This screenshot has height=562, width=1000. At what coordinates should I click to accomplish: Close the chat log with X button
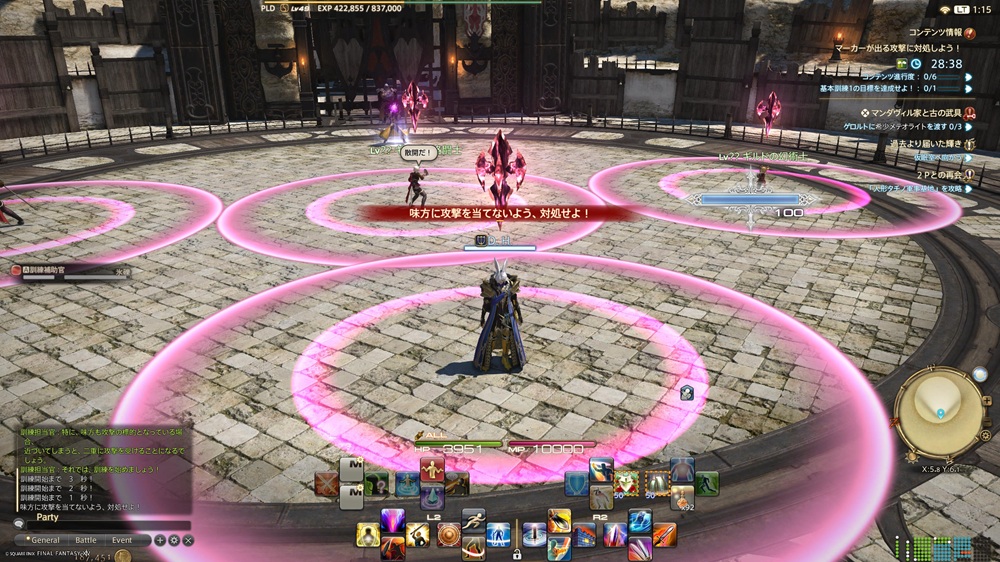[x=188, y=540]
